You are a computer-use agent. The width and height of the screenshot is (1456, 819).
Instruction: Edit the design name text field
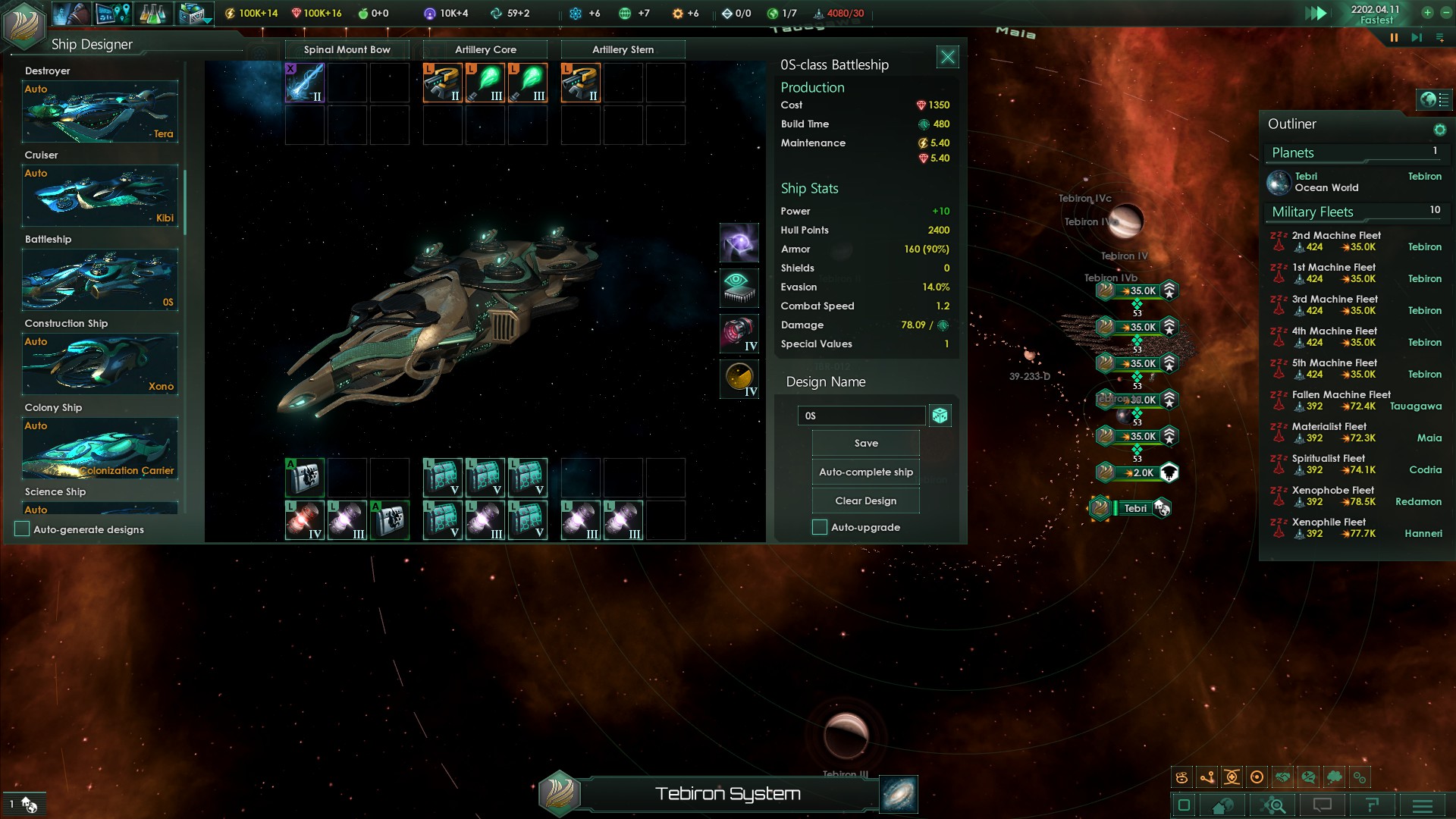[861, 416]
